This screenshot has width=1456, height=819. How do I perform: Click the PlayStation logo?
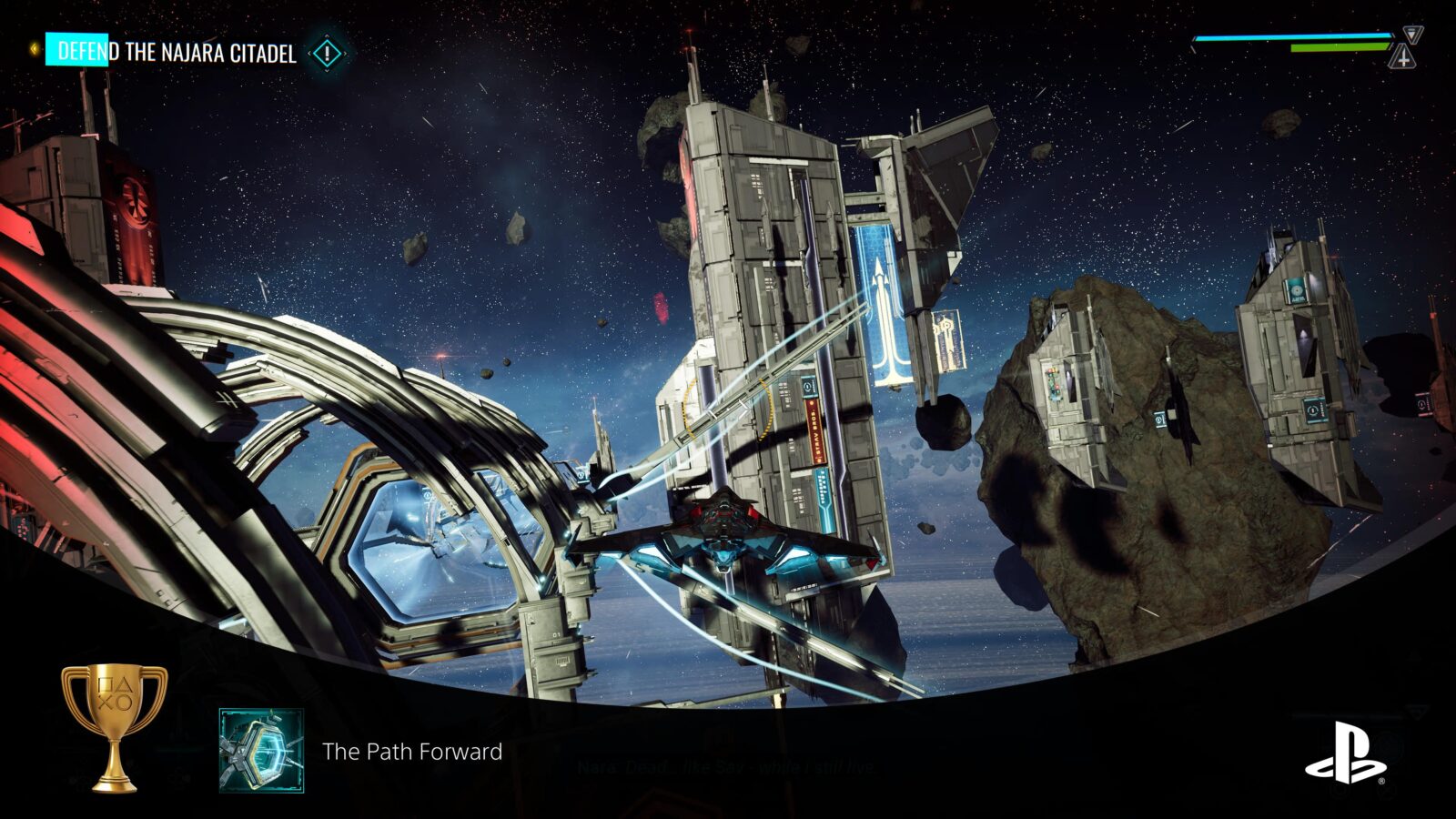pos(1345,753)
